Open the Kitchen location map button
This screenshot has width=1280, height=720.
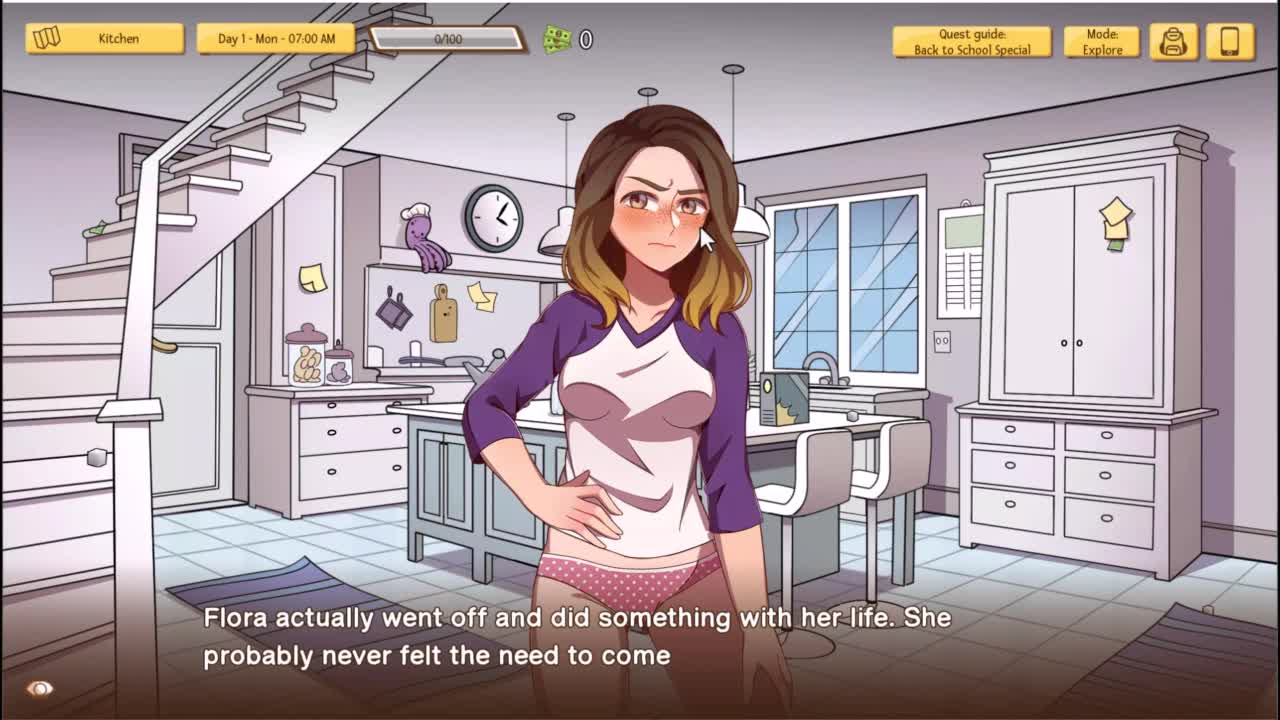point(105,39)
